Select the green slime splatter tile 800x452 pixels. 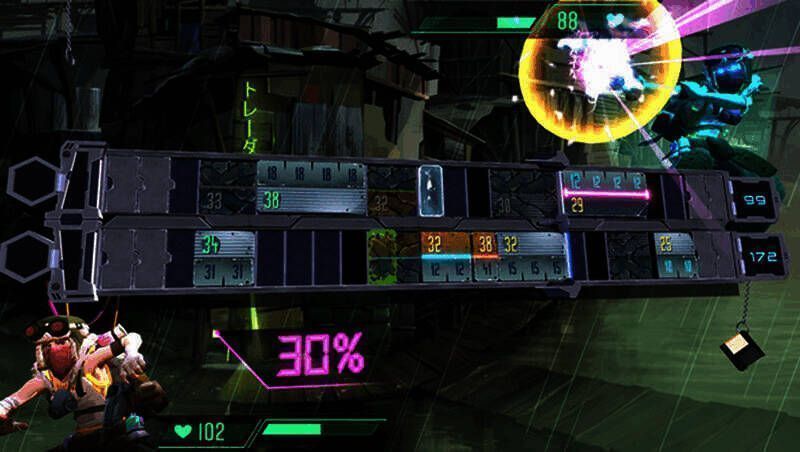[383, 256]
